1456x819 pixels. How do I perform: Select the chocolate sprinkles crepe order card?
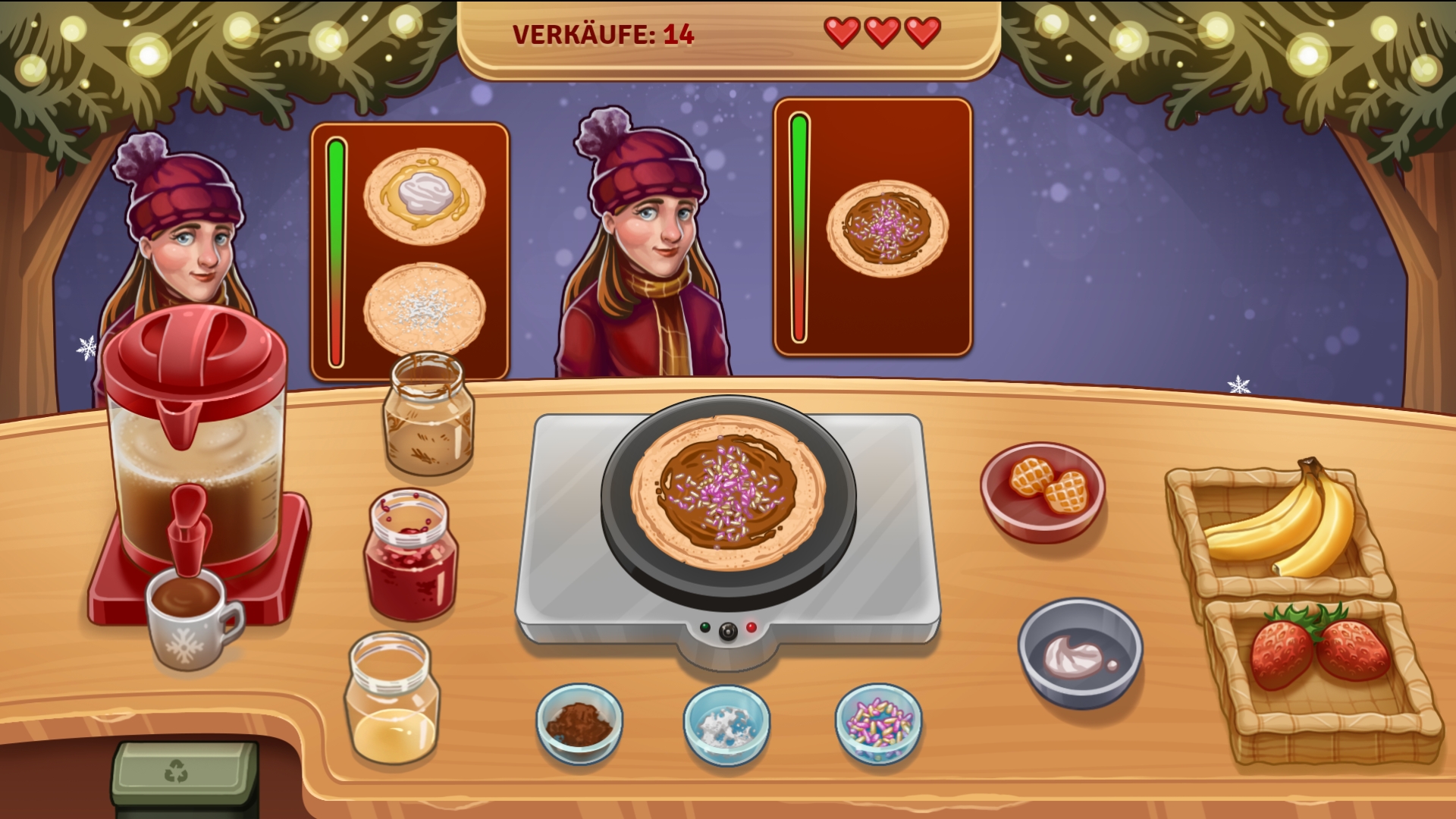[x=872, y=227]
